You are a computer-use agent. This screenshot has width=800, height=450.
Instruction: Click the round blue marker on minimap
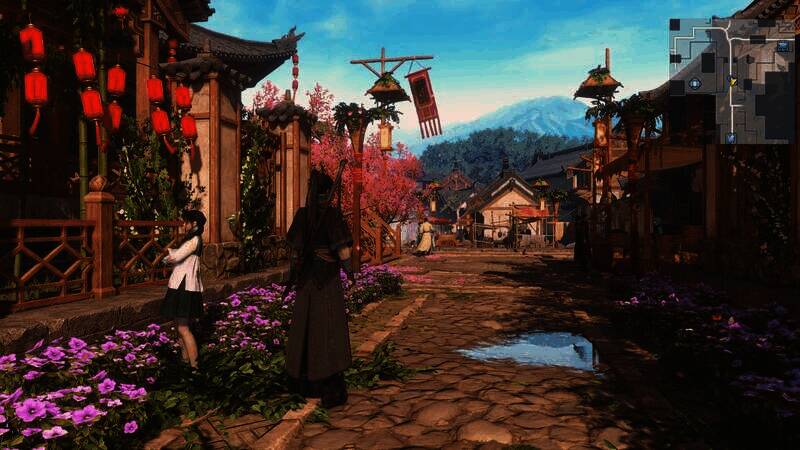pyautogui.click(x=693, y=84)
